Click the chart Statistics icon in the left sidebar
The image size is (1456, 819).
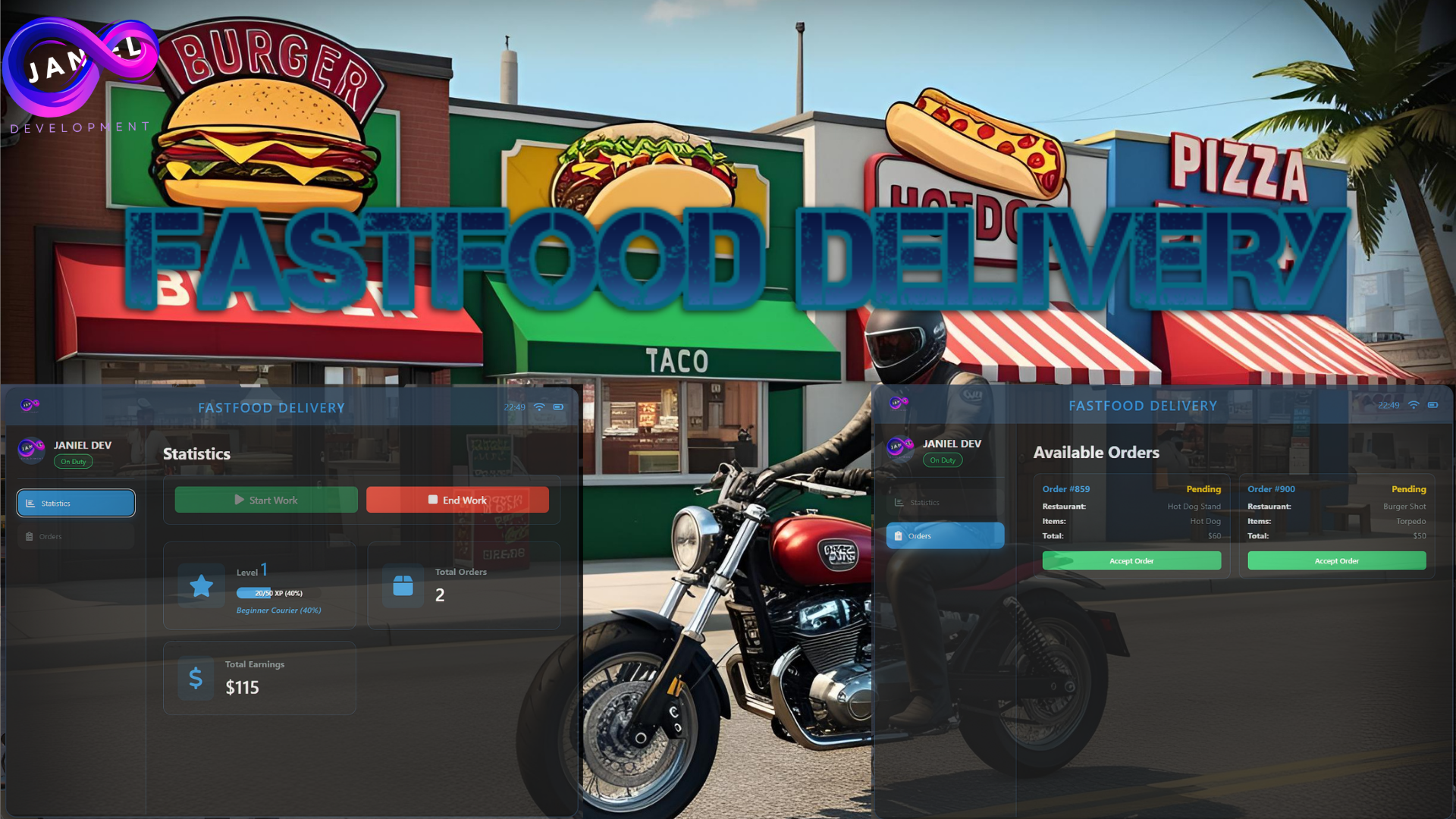pyautogui.click(x=30, y=503)
